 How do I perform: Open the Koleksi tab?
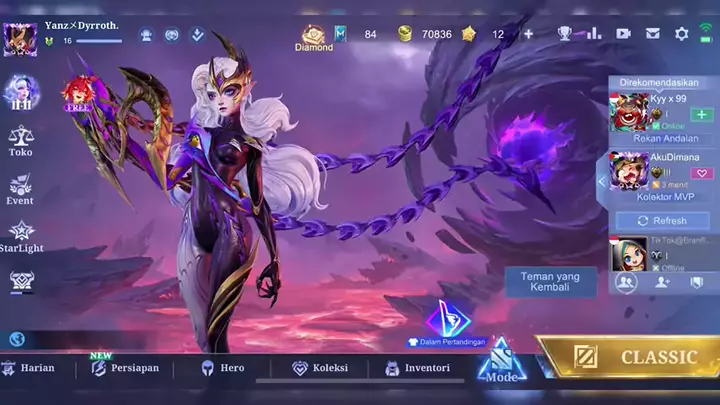click(x=320, y=368)
